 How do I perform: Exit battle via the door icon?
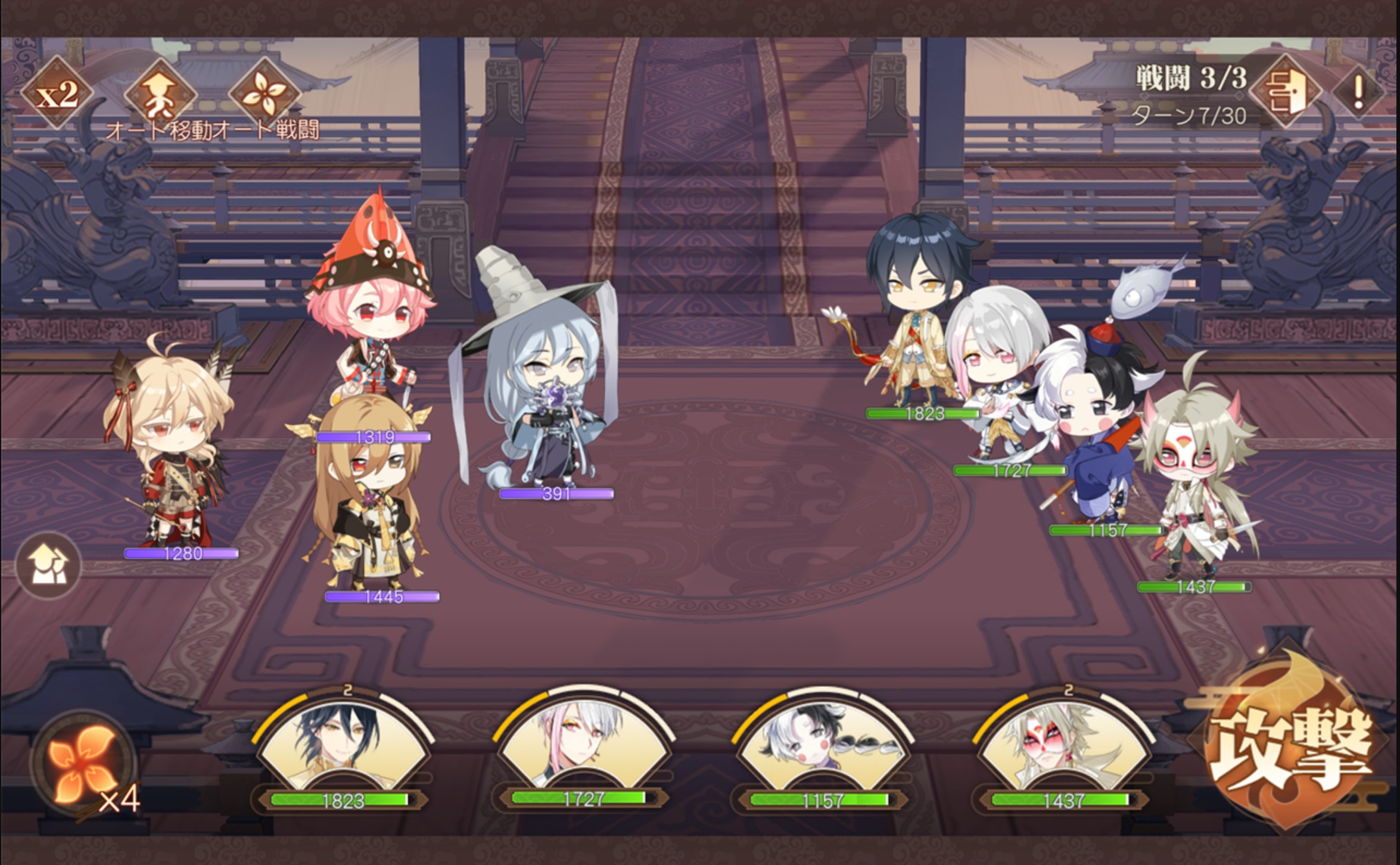(1286, 92)
